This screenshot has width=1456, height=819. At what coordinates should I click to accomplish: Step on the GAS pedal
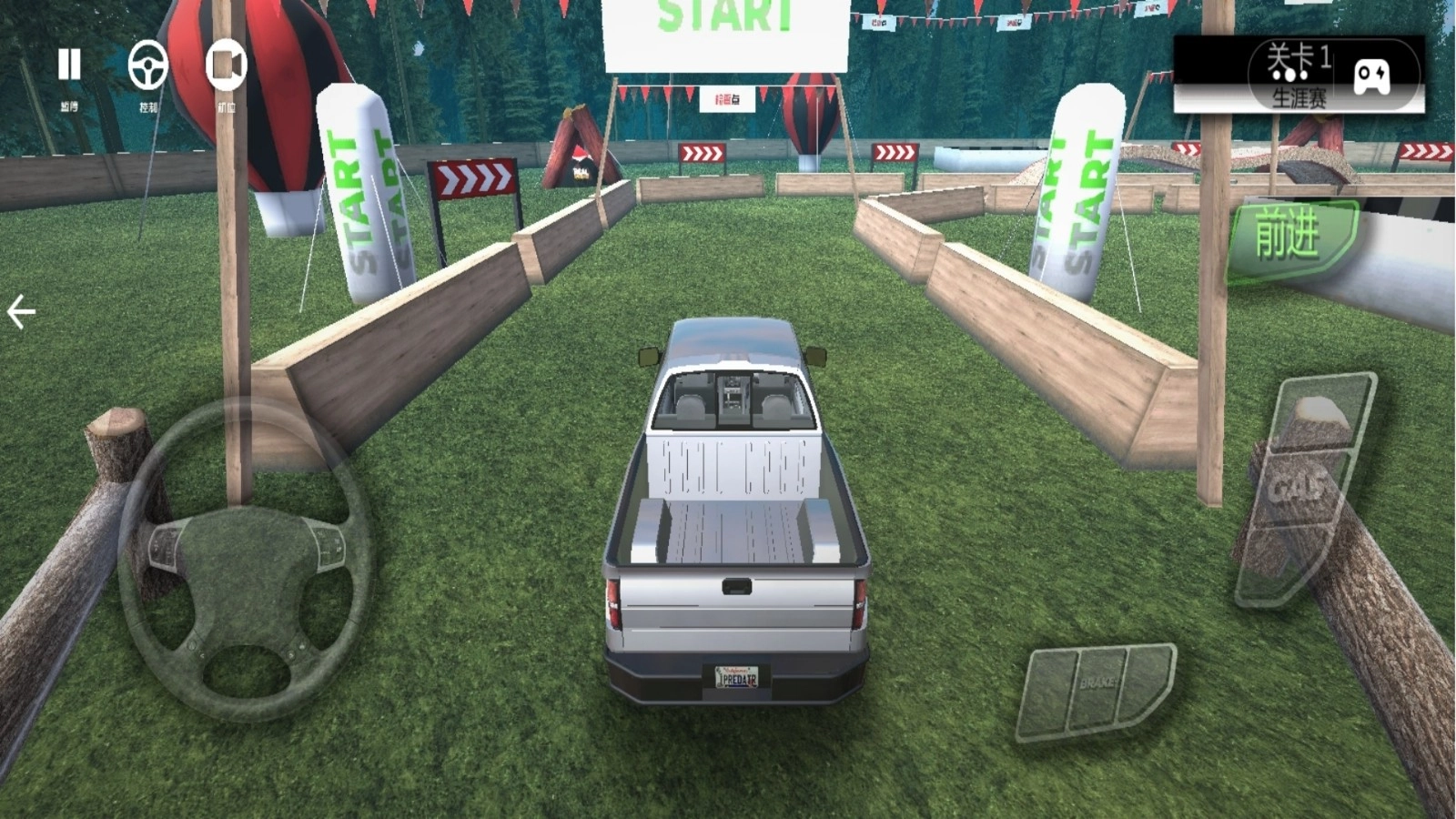pyautogui.click(x=1304, y=489)
